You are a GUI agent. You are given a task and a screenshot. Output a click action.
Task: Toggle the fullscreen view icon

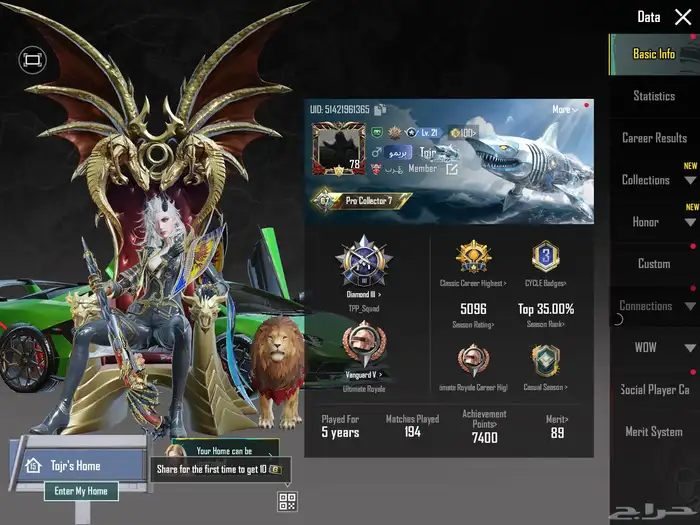(32, 61)
